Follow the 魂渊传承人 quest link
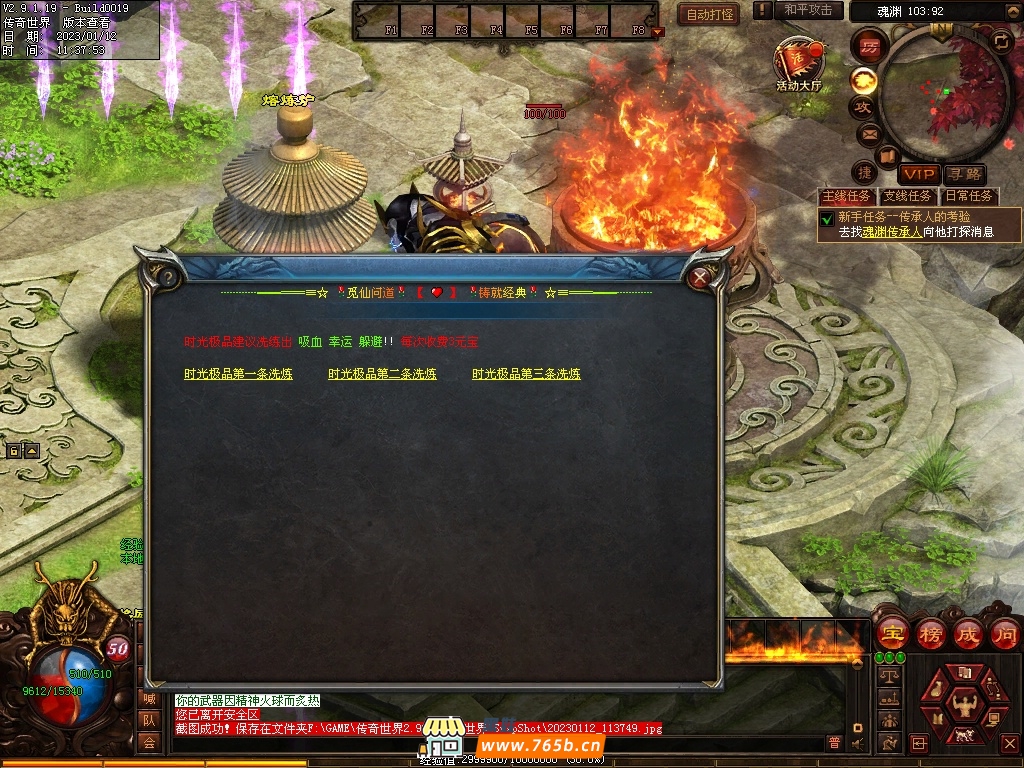Screen dimensions: 1024x768 [x=892, y=231]
